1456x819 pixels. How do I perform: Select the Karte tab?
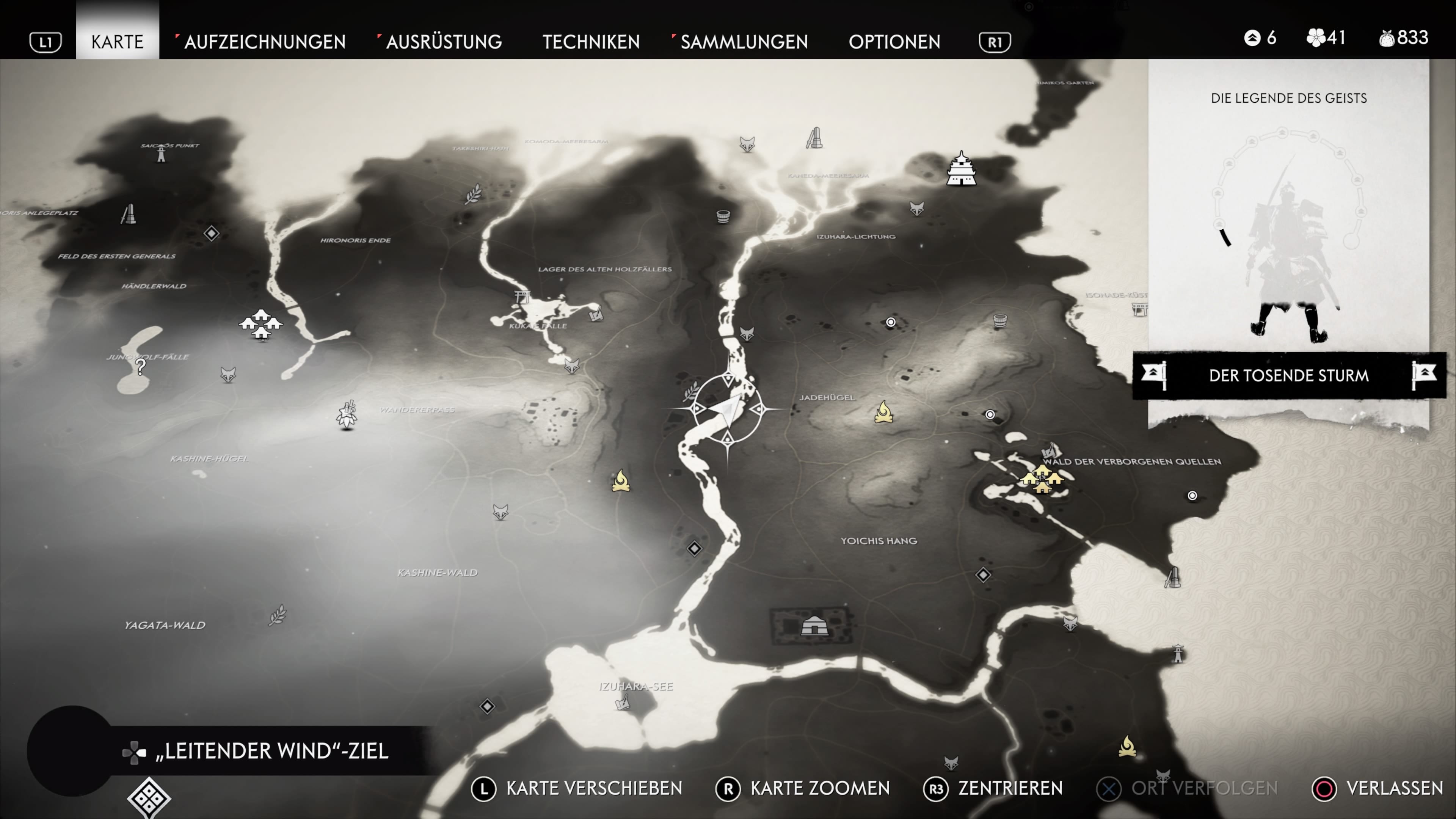tap(117, 42)
